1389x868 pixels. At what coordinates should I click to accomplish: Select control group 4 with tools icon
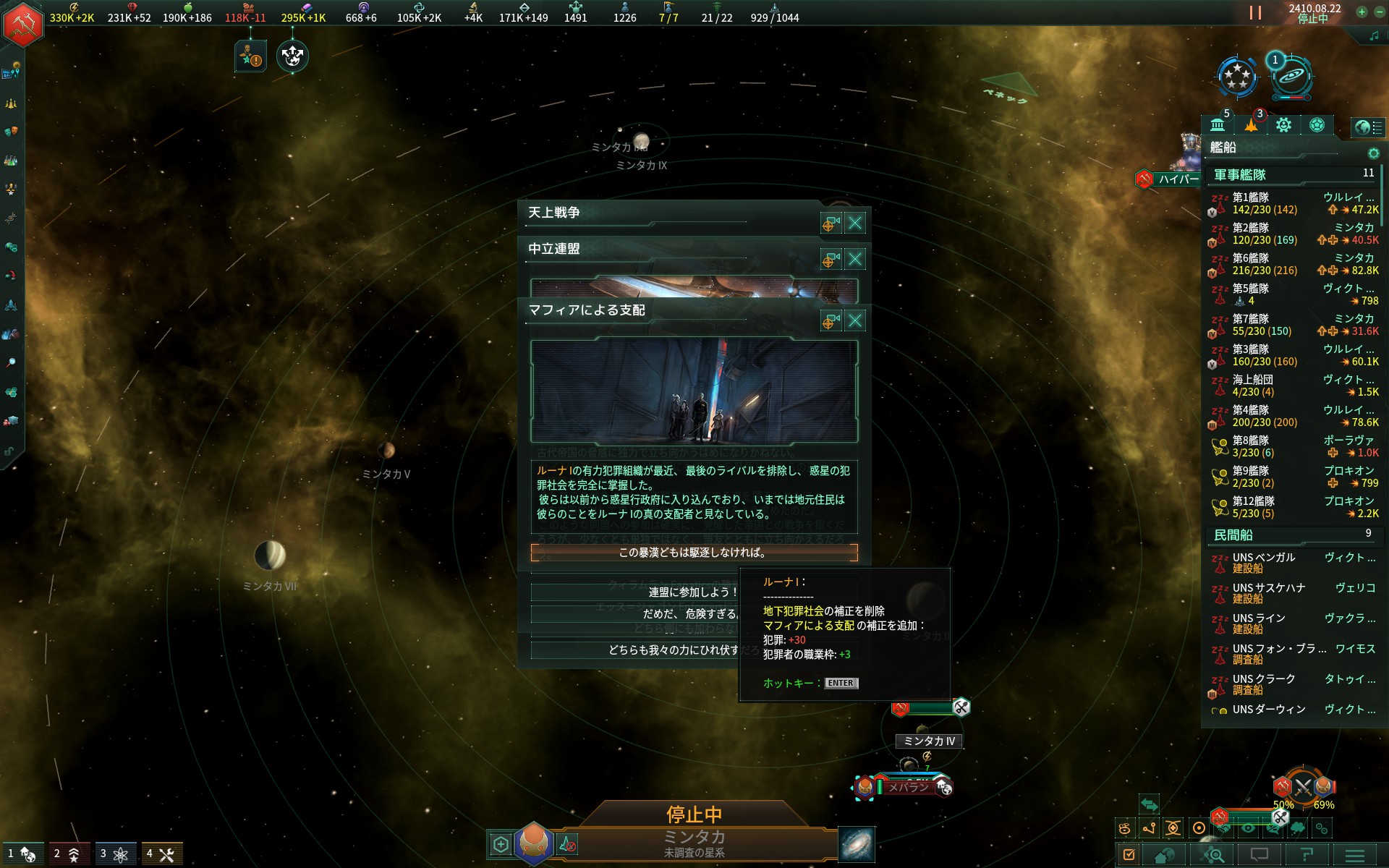(161, 854)
